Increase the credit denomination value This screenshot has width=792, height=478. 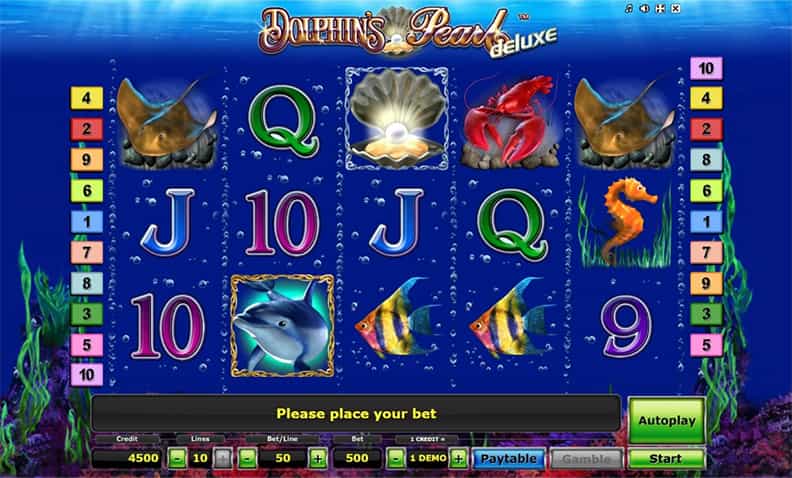pos(458,459)
